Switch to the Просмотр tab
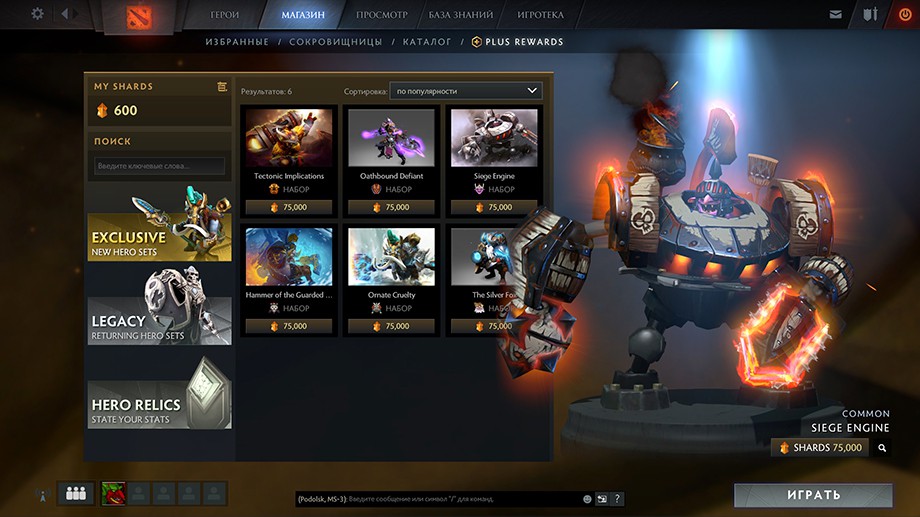This screenshot has width=920, height=517. coord(381,15)
